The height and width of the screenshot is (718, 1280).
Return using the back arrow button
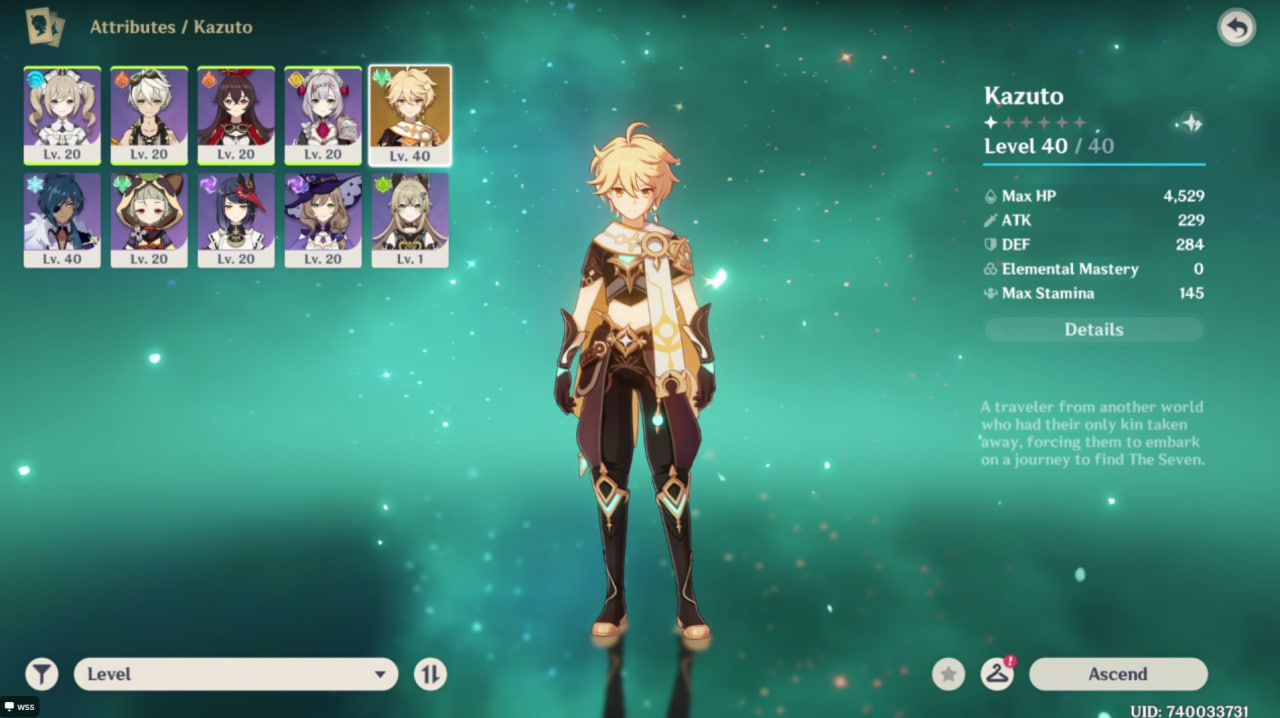1237,28
